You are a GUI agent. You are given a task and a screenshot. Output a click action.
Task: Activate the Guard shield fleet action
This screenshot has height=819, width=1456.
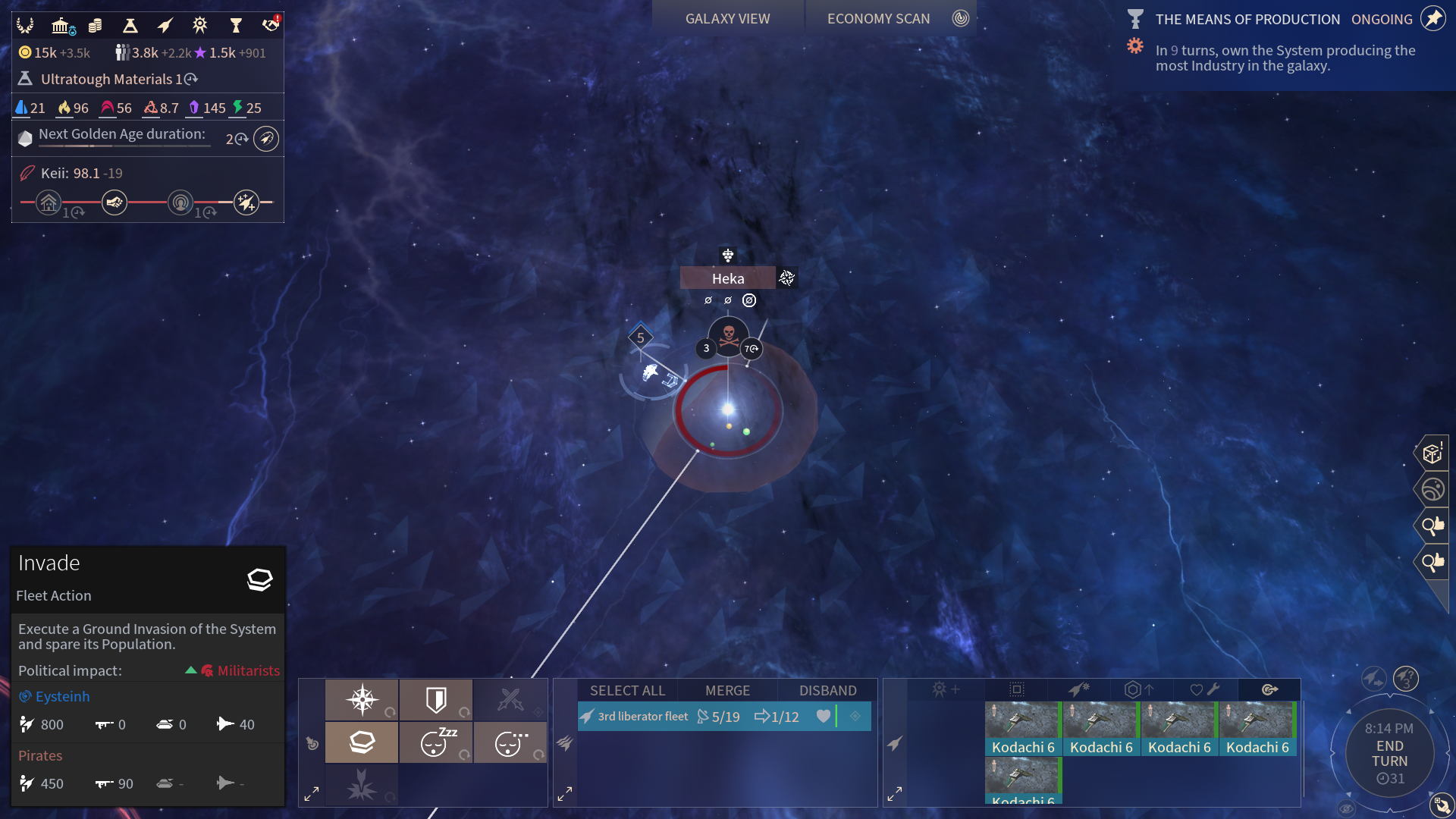point(436,700)
